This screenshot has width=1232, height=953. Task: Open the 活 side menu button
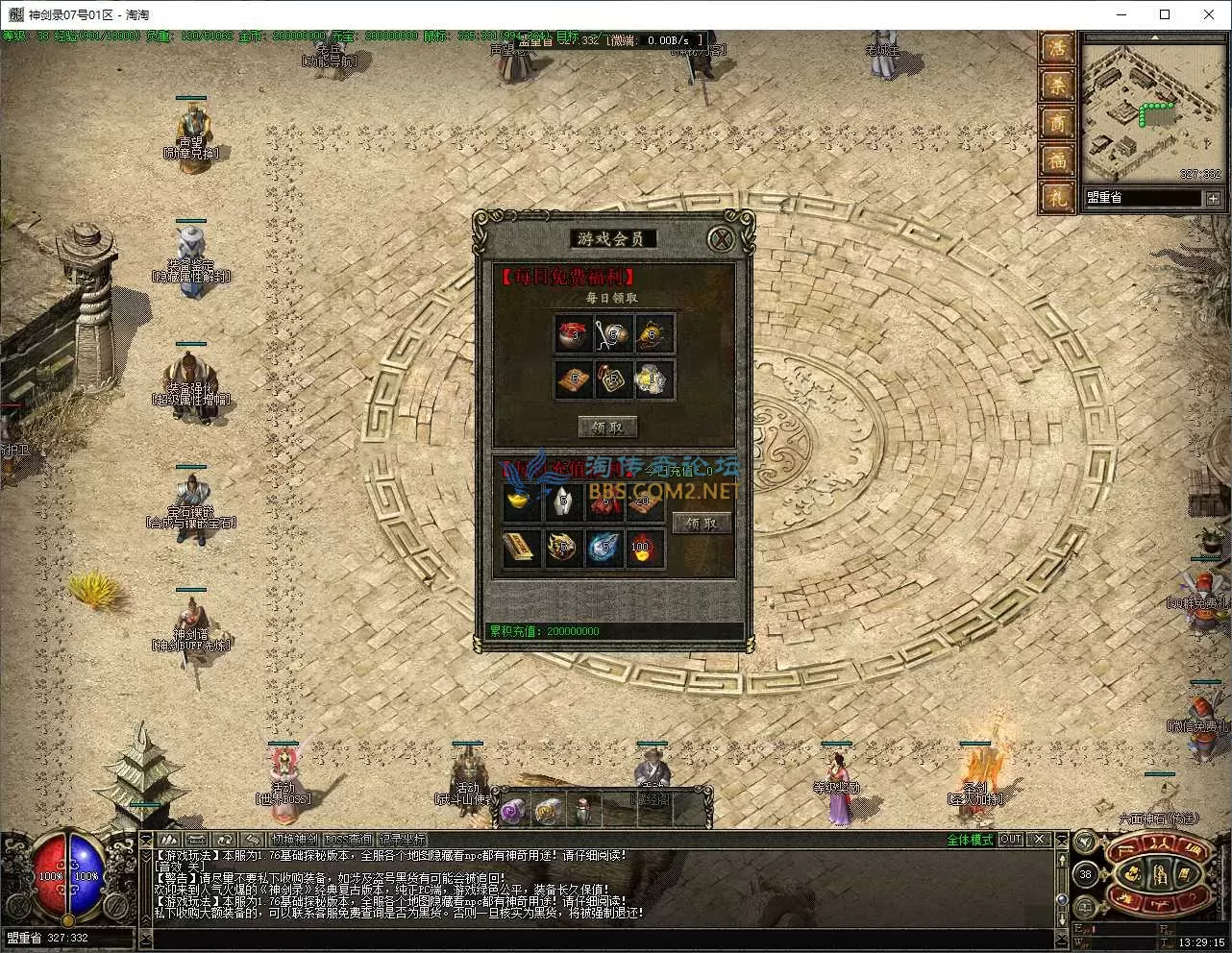tap(1058, 49)
